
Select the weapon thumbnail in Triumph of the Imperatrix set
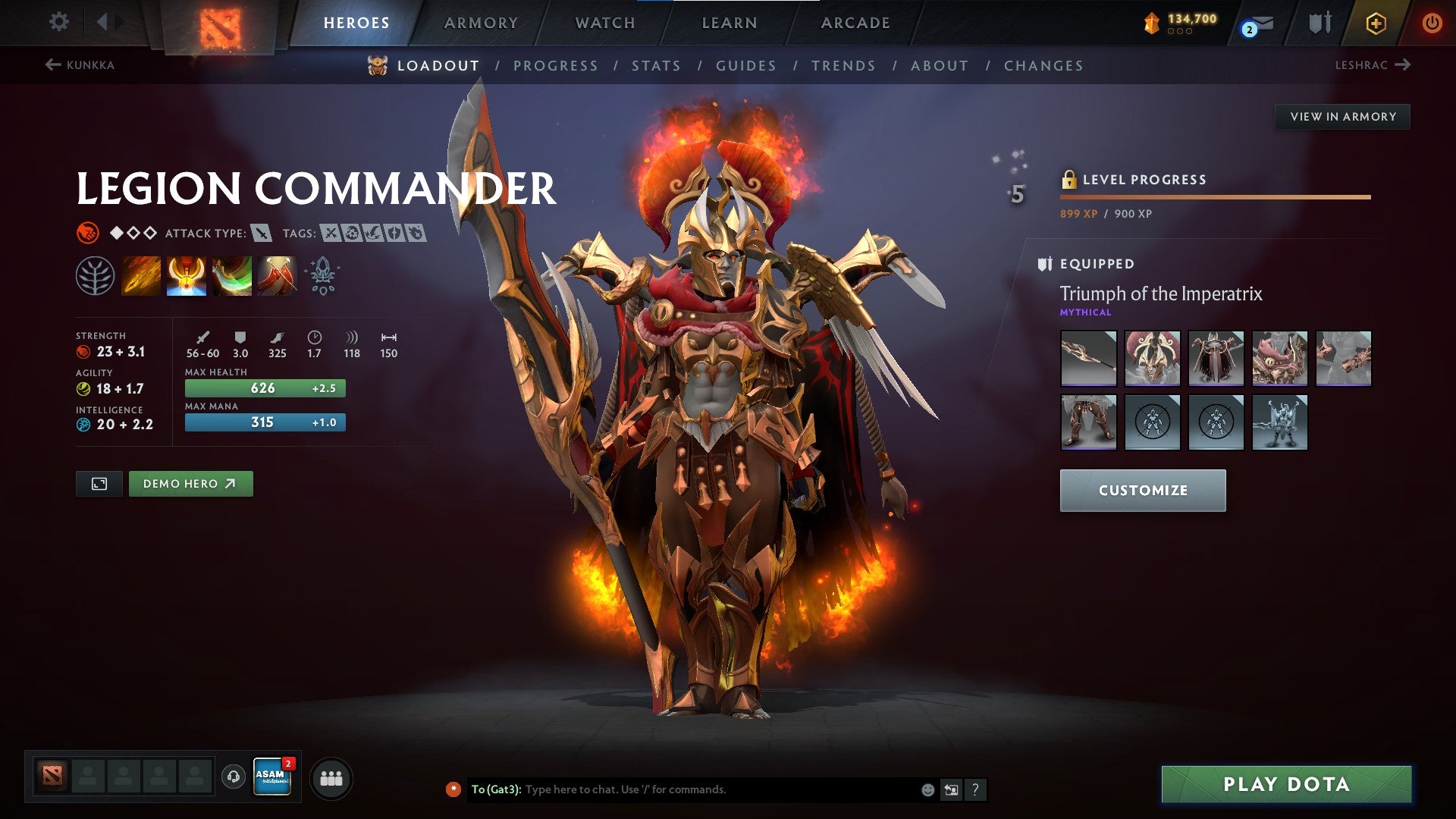(1088, 359)
